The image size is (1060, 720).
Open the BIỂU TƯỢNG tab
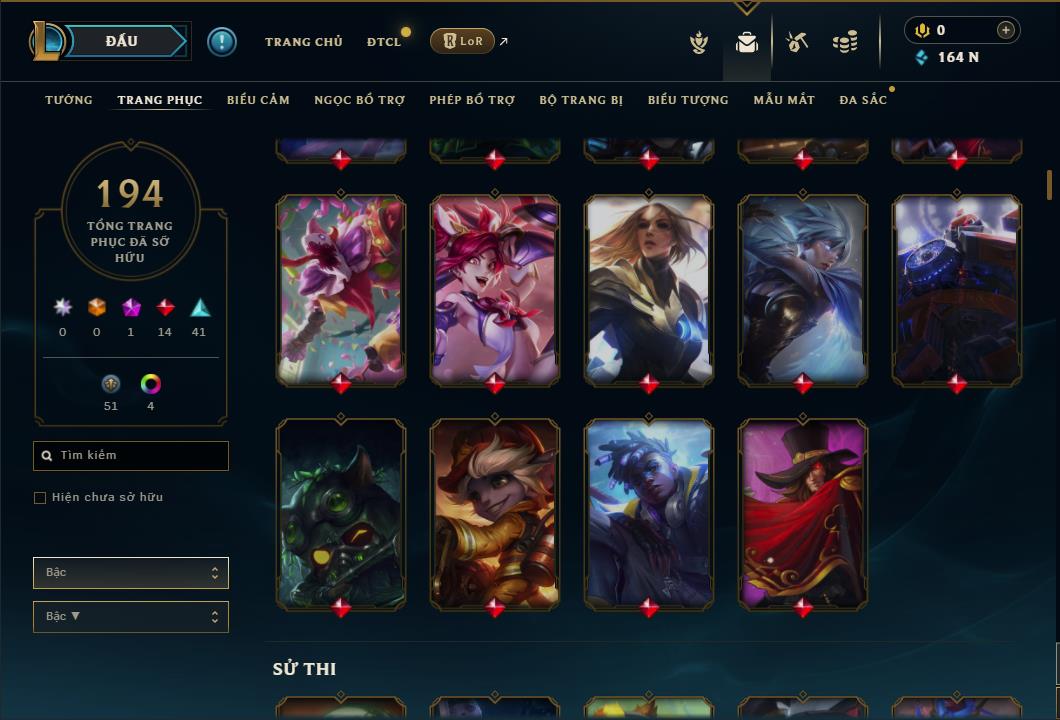[x=688, y=100]
